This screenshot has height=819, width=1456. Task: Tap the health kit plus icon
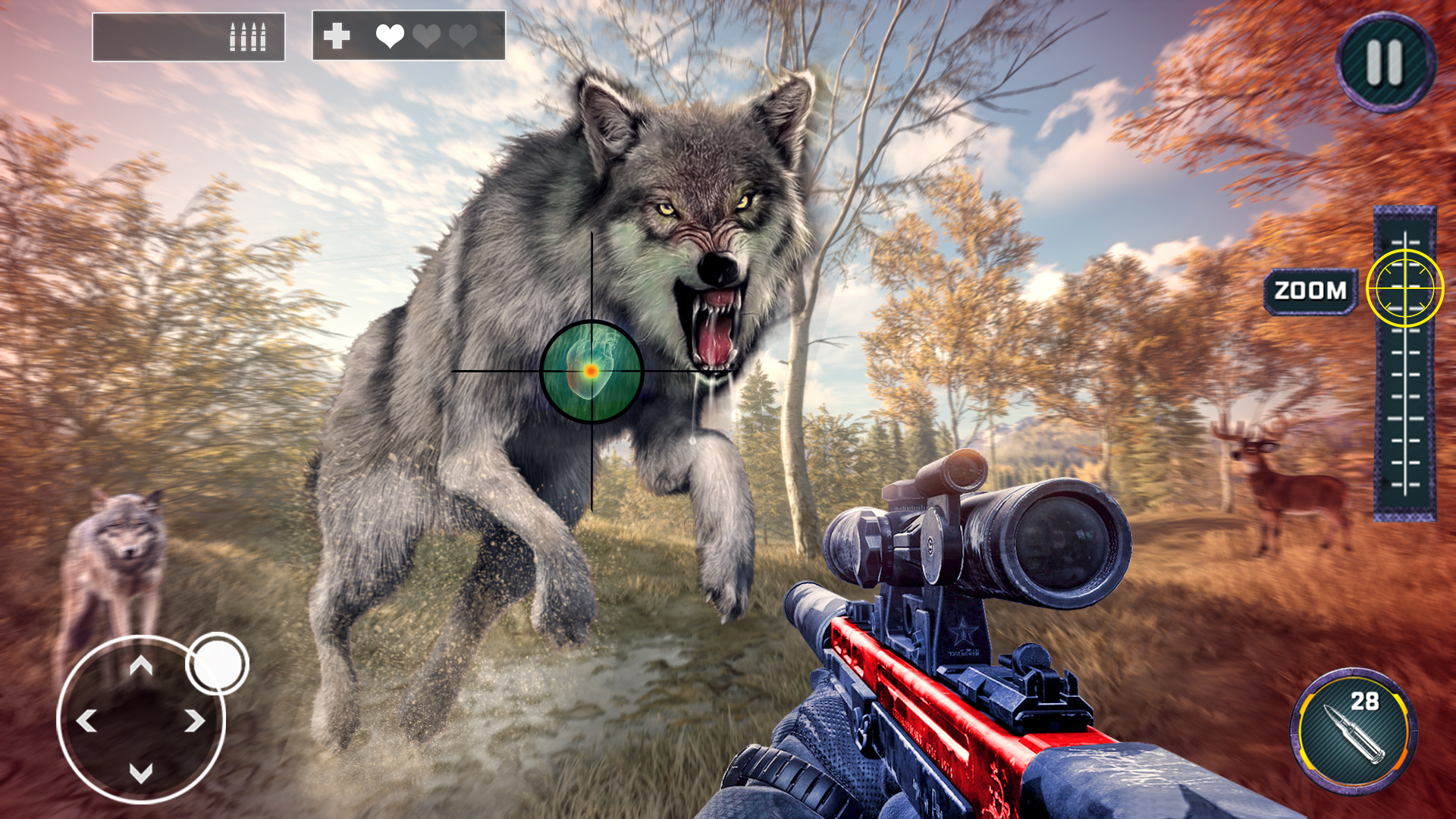pyautogui.click(x=336, y=34)
